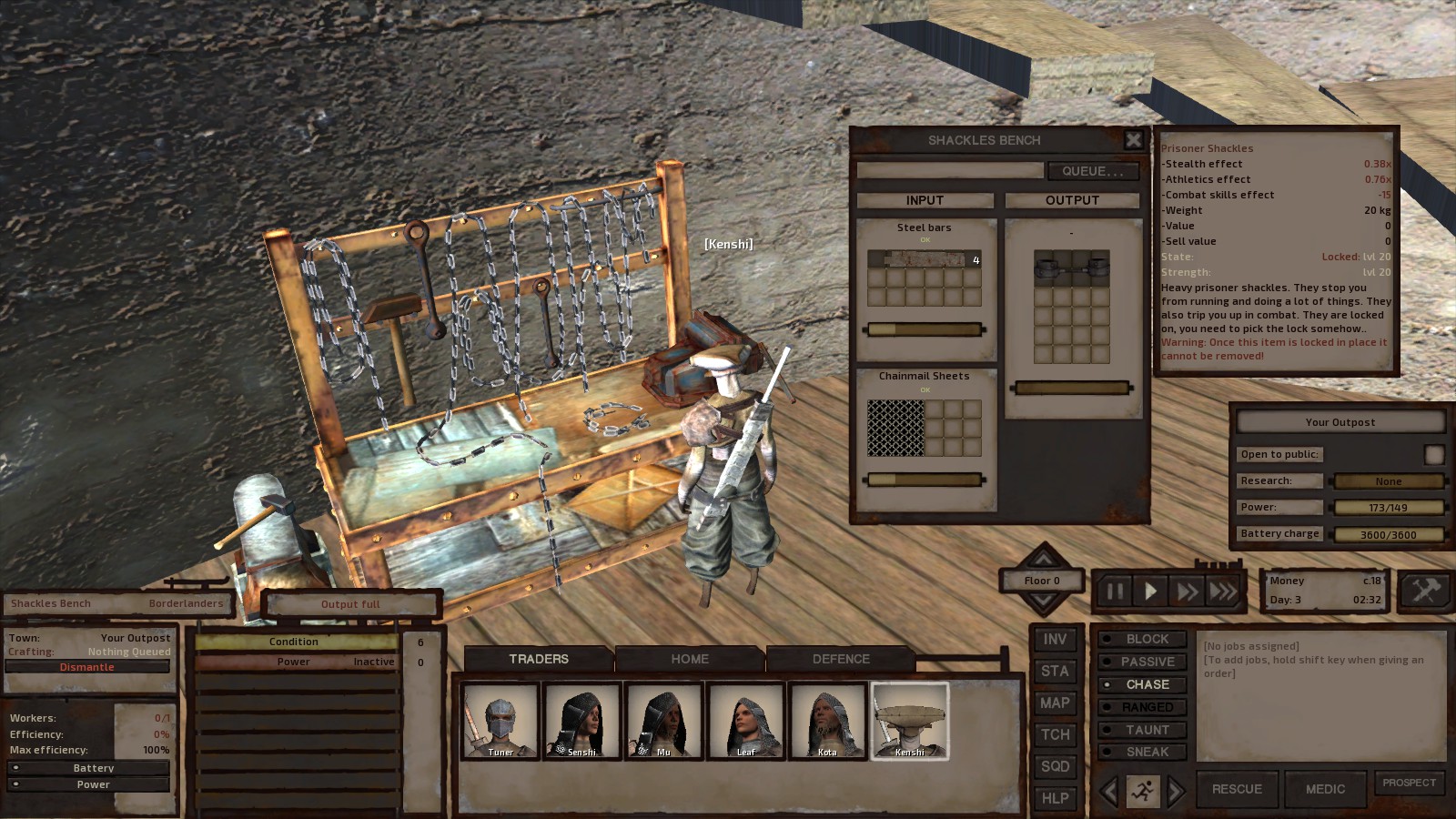Open the squads panel via SQD icon

click(1056, 766)
